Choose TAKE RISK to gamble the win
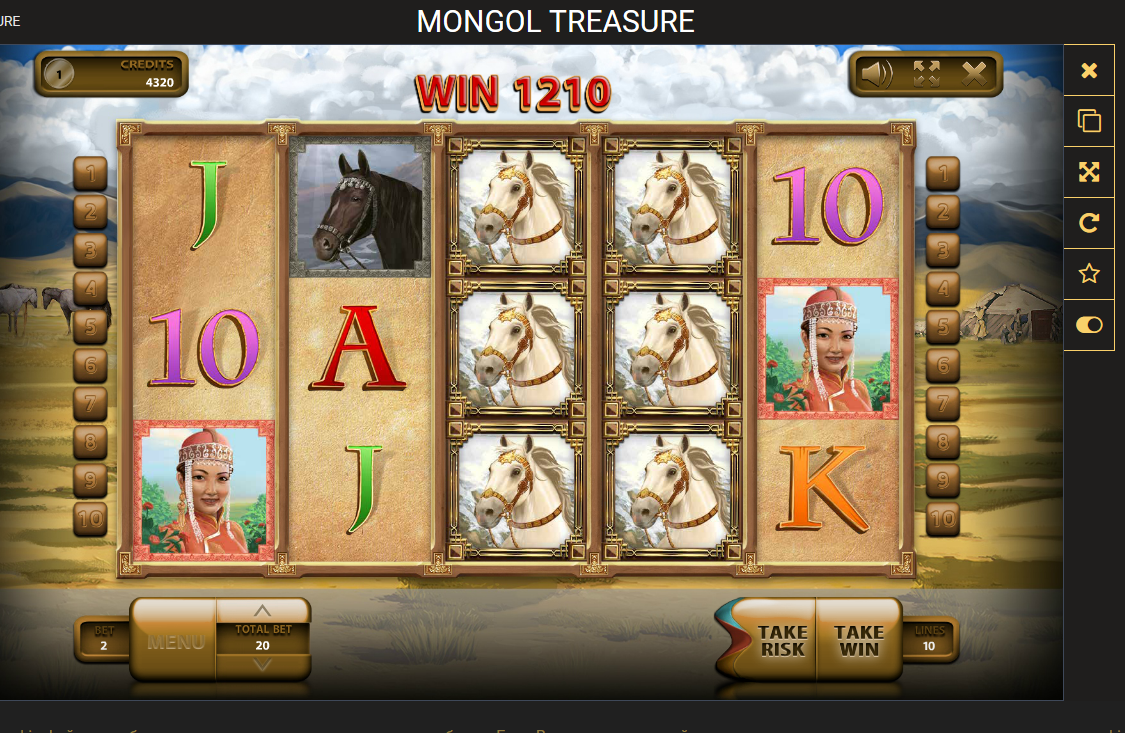Viewport: 1125px width, 733px height. point(781,640)
